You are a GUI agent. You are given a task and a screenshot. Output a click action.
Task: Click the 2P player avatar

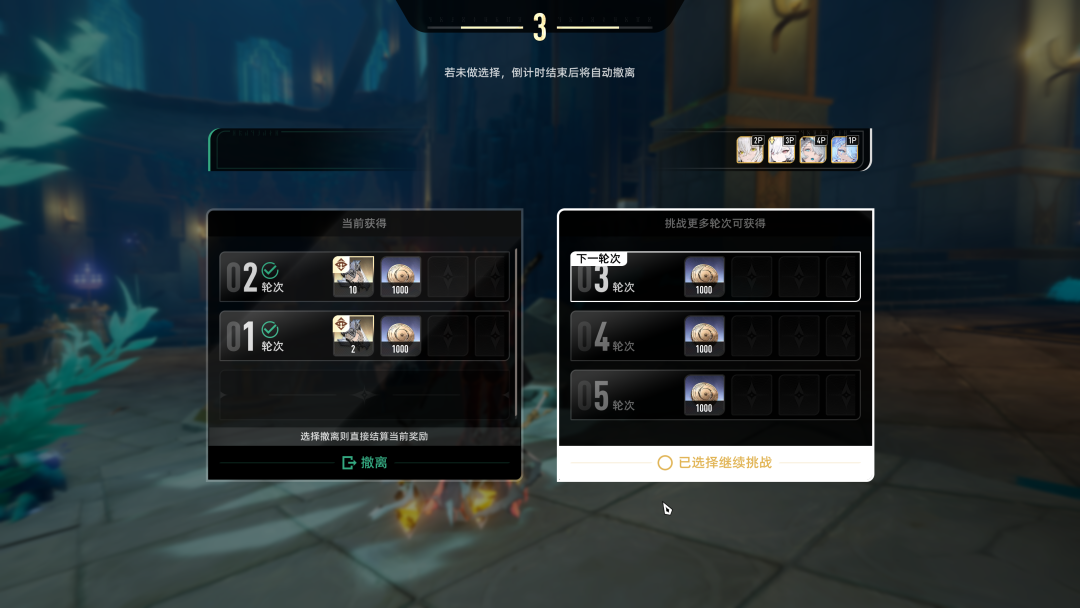(750, 150)
